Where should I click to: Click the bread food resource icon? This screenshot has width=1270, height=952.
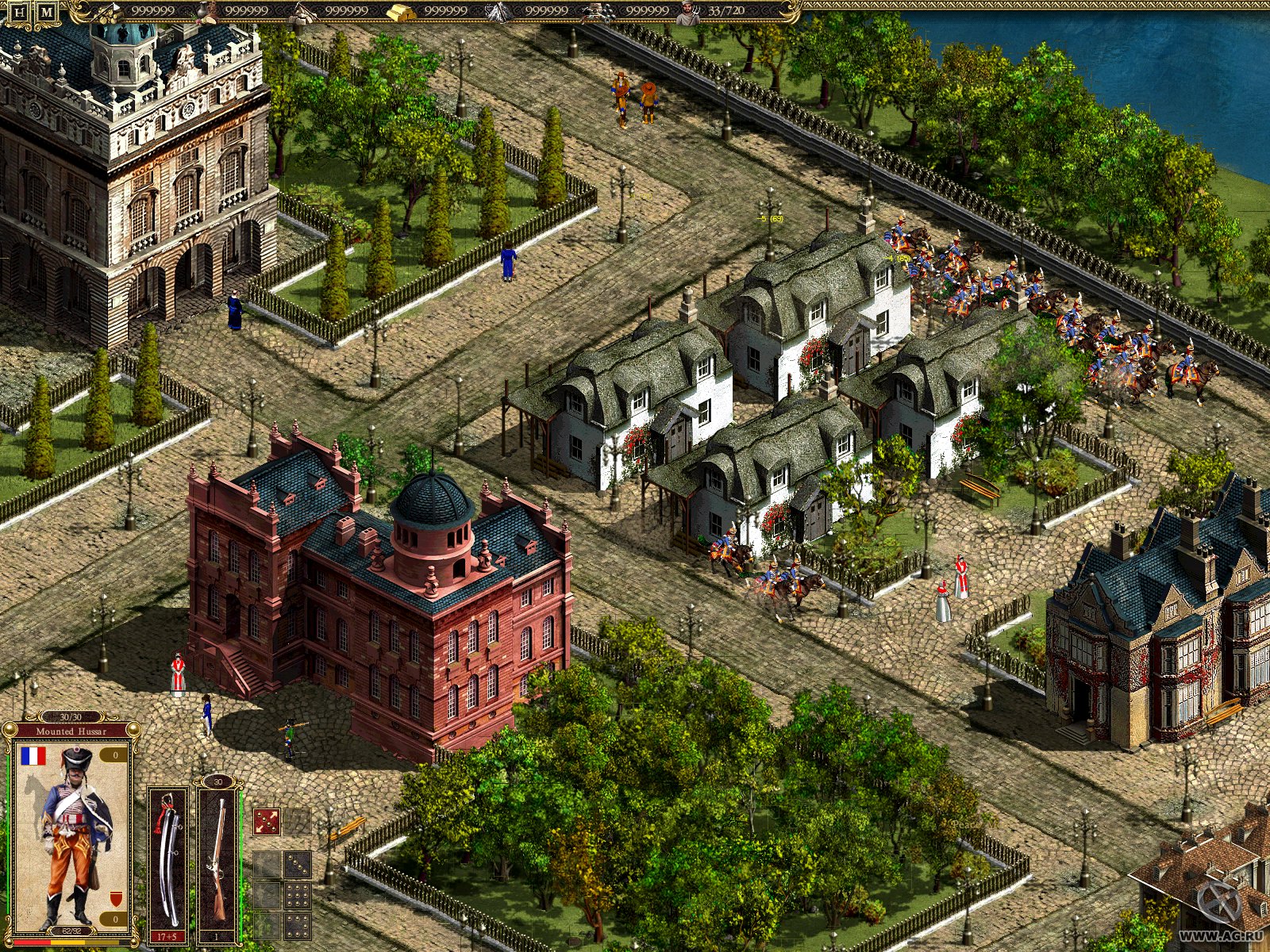[208, 13]
